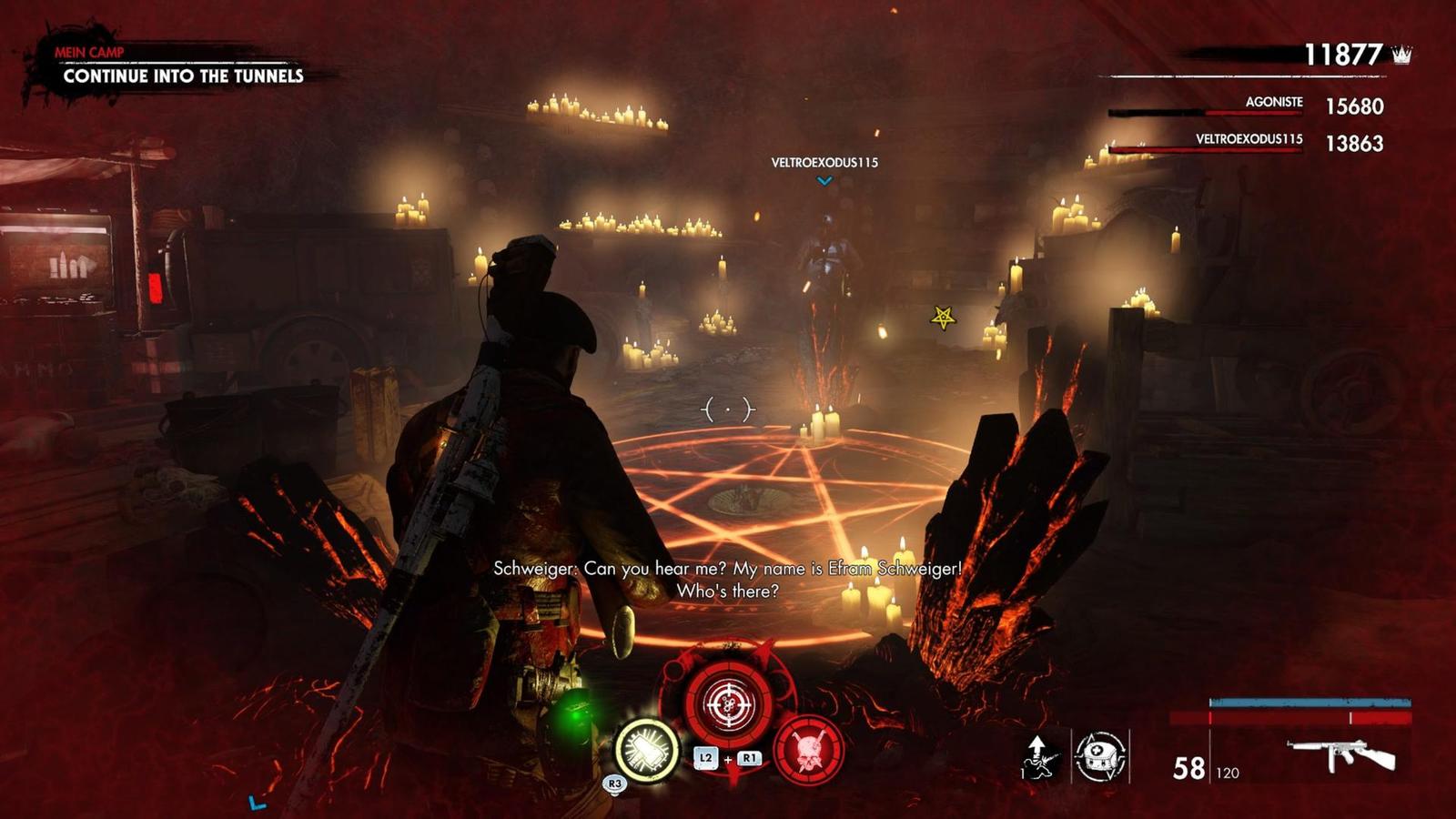
Task: Activate the glowing fist melee ability
Action: (x=647, y=751)
